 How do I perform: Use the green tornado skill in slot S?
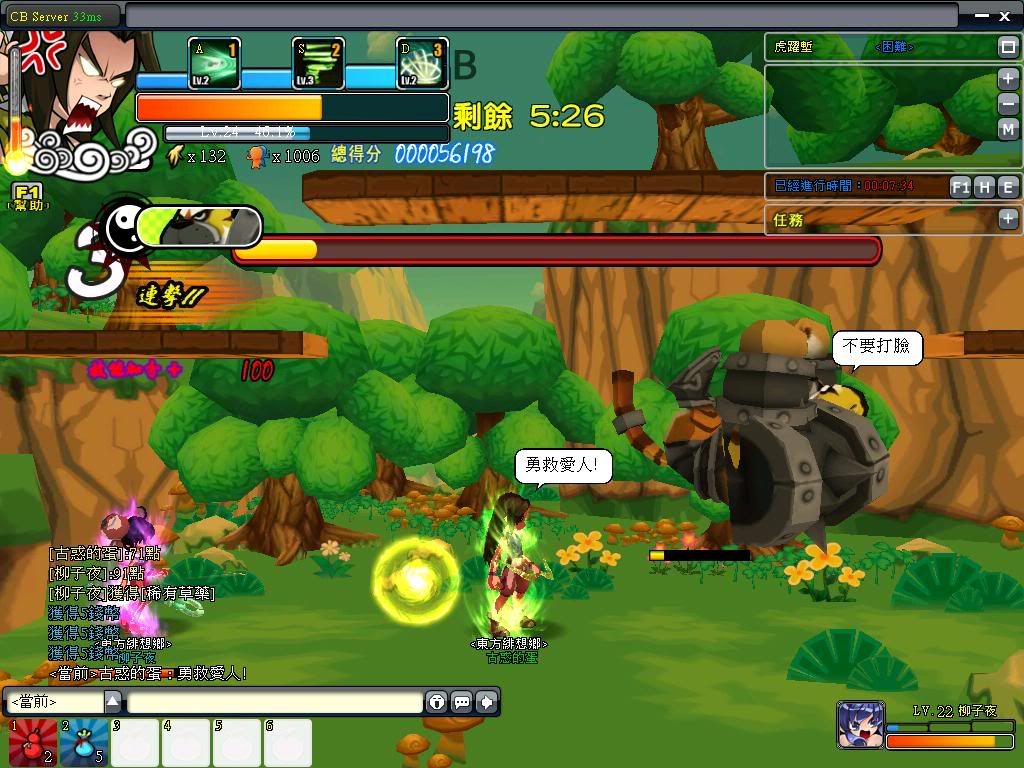click(318, 64)
